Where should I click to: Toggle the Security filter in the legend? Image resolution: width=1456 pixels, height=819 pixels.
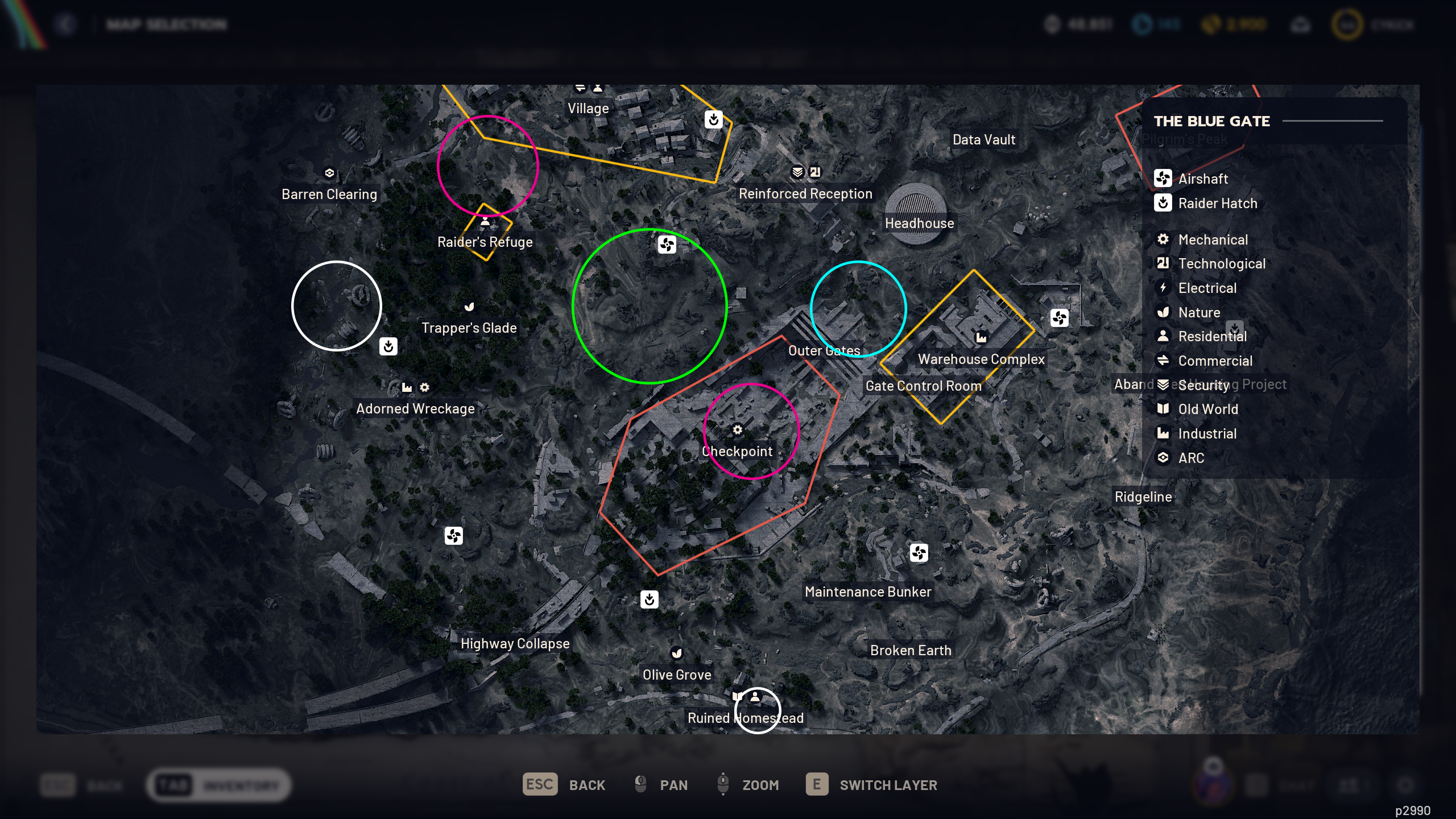[x=1163, y=384]
